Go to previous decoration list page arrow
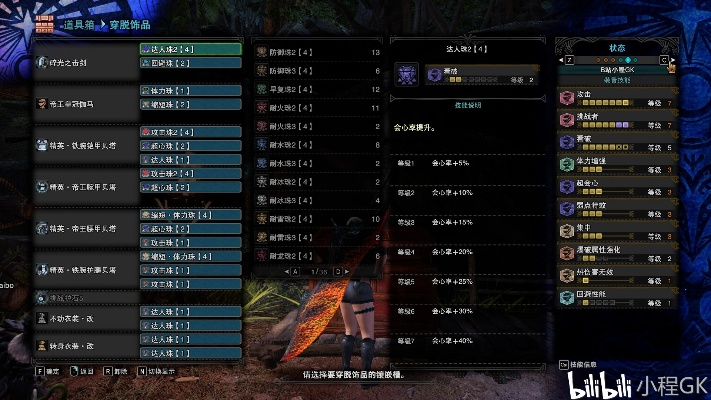Image resolution: width=711 pixels, height=400 pixels. pos(288,271)
